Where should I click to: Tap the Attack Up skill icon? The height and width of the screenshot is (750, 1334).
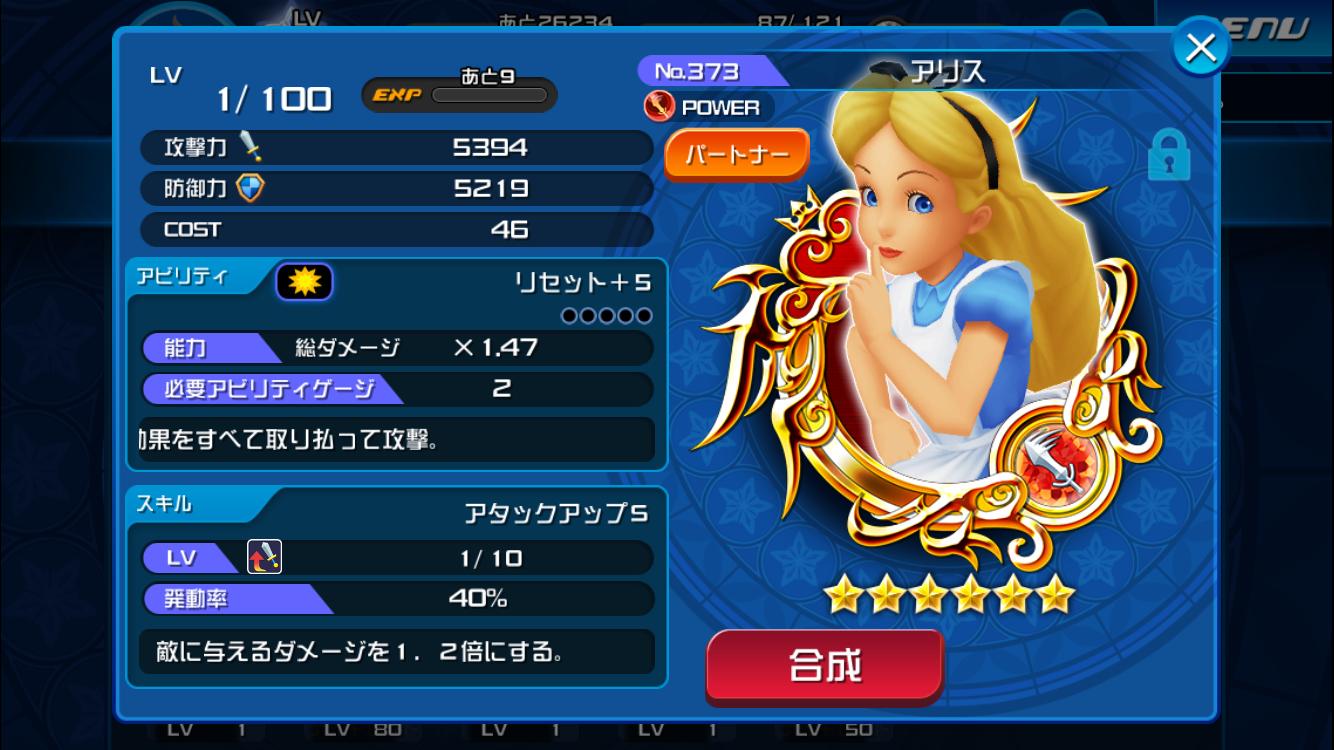point(264,557)
